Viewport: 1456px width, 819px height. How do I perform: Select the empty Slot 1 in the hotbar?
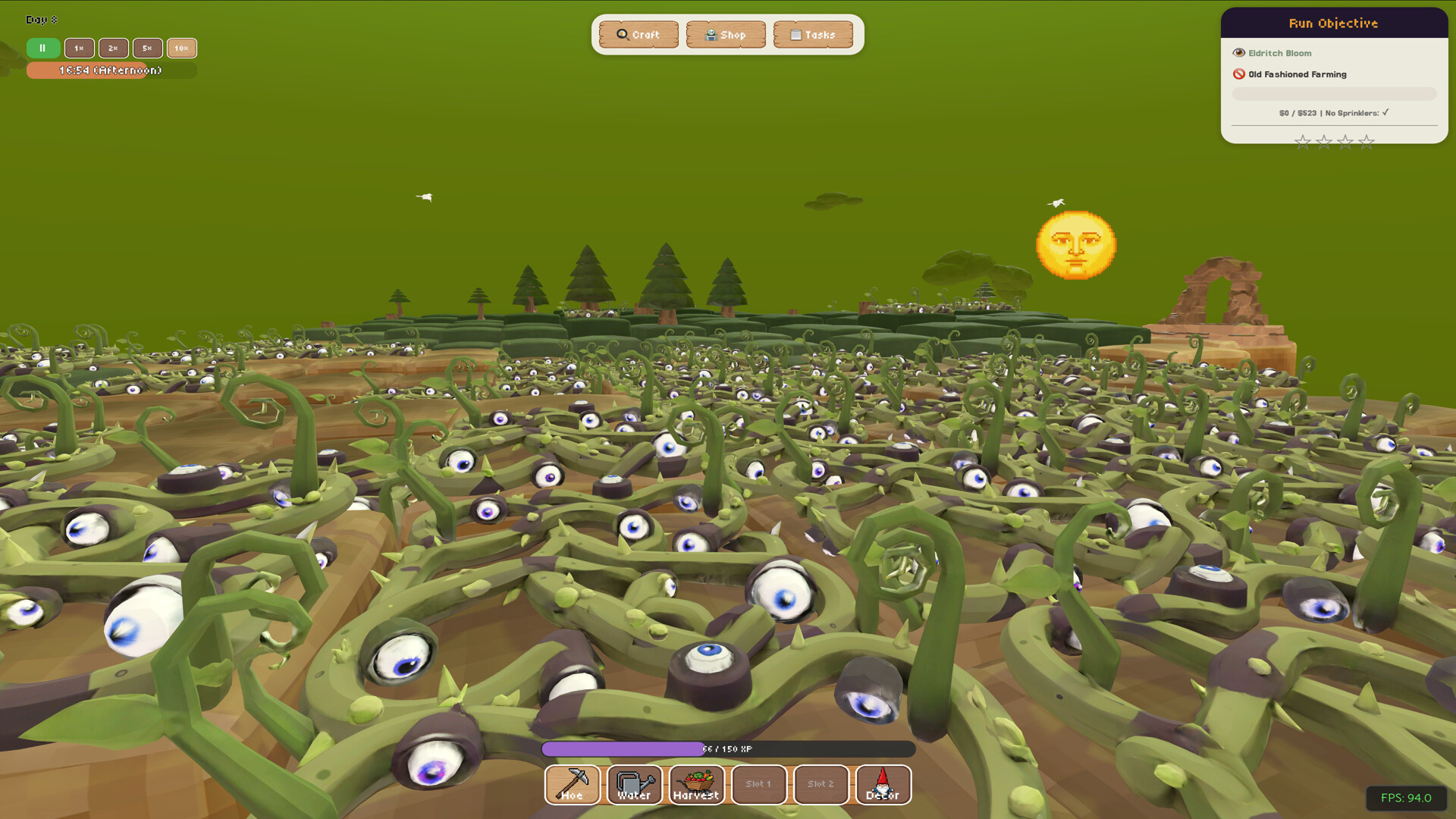pyautogui.click(x=758, y=785)
